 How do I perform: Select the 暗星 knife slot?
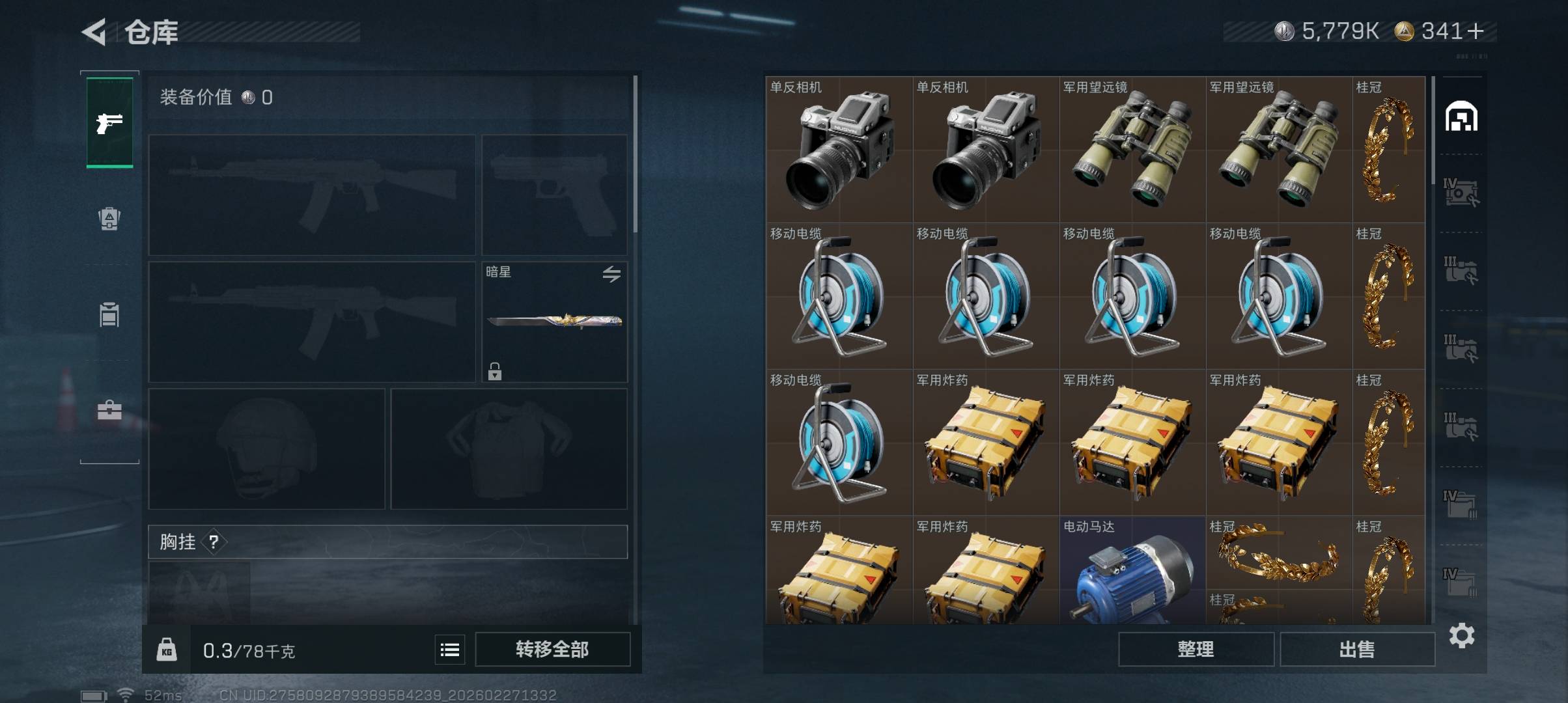pyautogui.click(x=554, y=322)
